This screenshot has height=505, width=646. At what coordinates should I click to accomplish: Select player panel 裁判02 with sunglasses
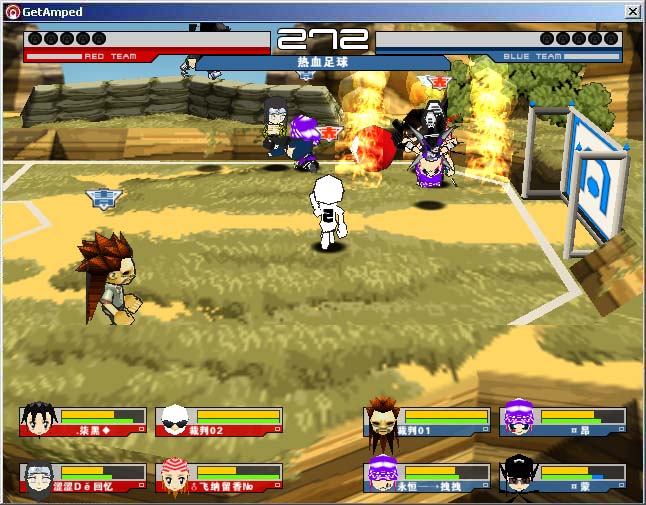click(x=219, y=421)
